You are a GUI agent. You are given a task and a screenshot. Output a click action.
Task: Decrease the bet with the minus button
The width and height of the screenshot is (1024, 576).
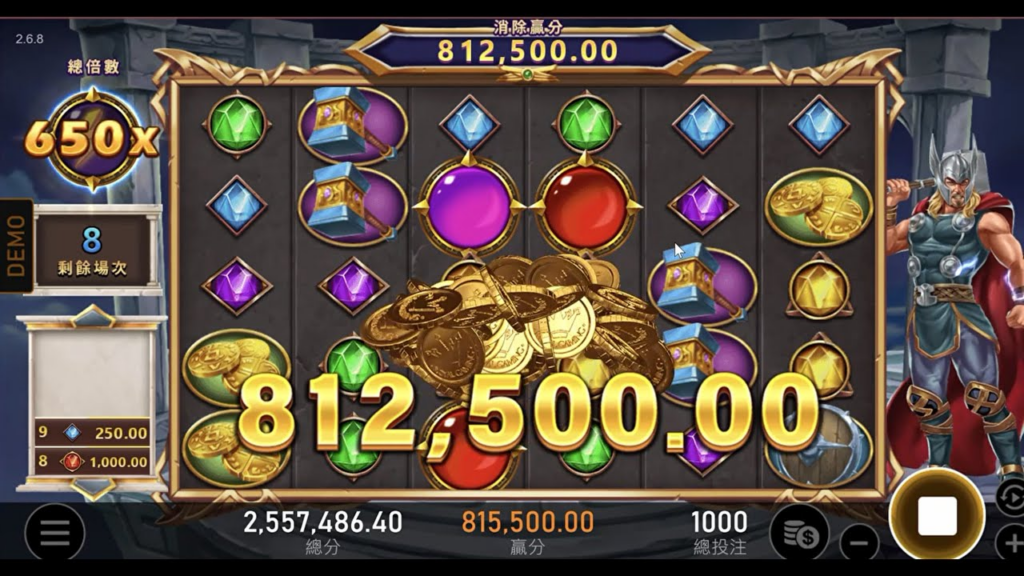click(858, 543)
